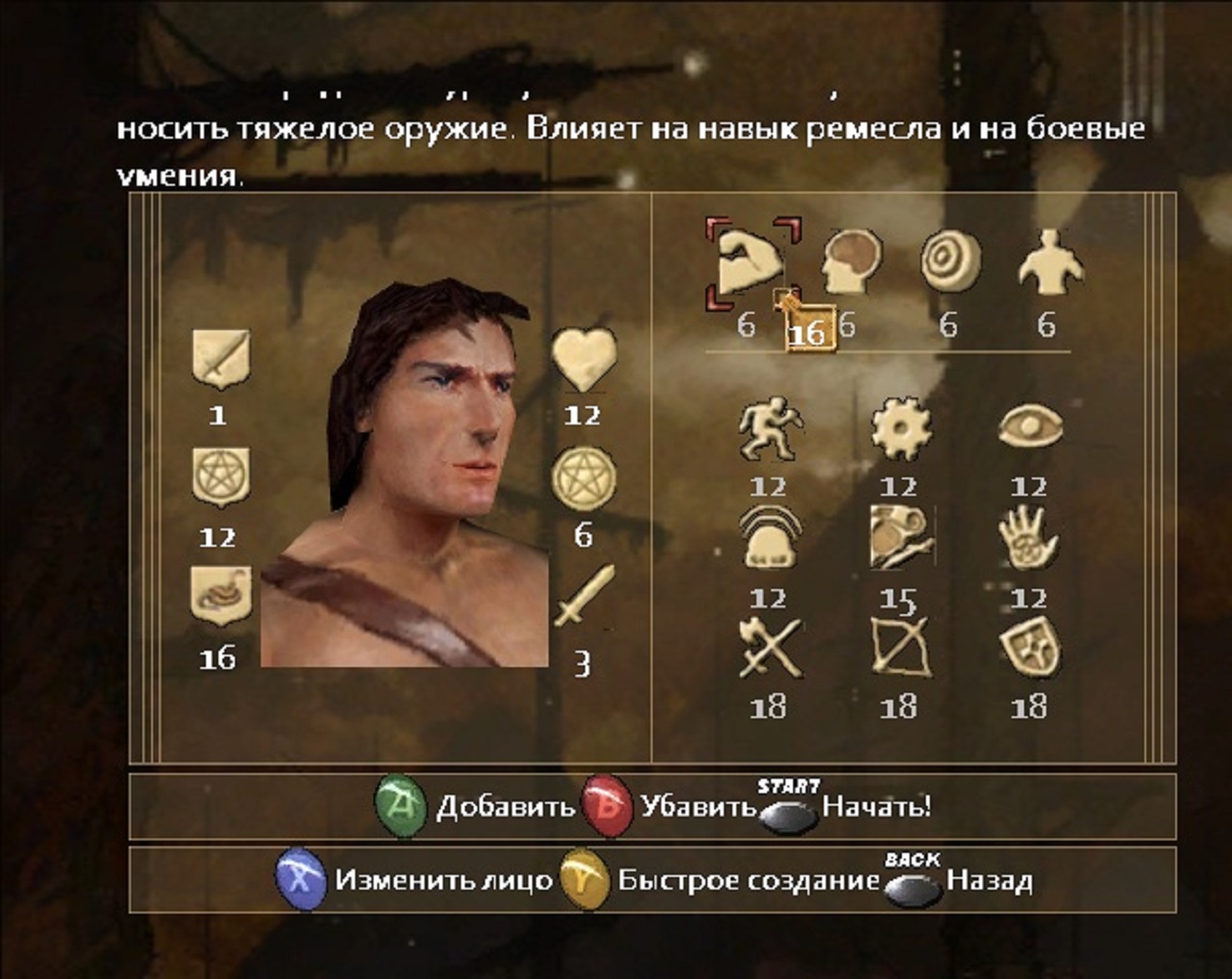This screenshot has height=979, width=1232.
Task: Select the Intuition eye skill icon
Action: (1030, 425)
